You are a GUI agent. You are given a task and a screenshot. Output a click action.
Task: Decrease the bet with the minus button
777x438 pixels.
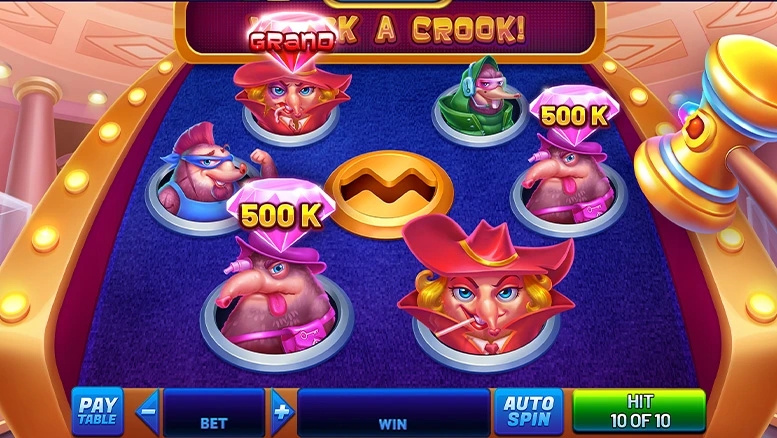148,410
